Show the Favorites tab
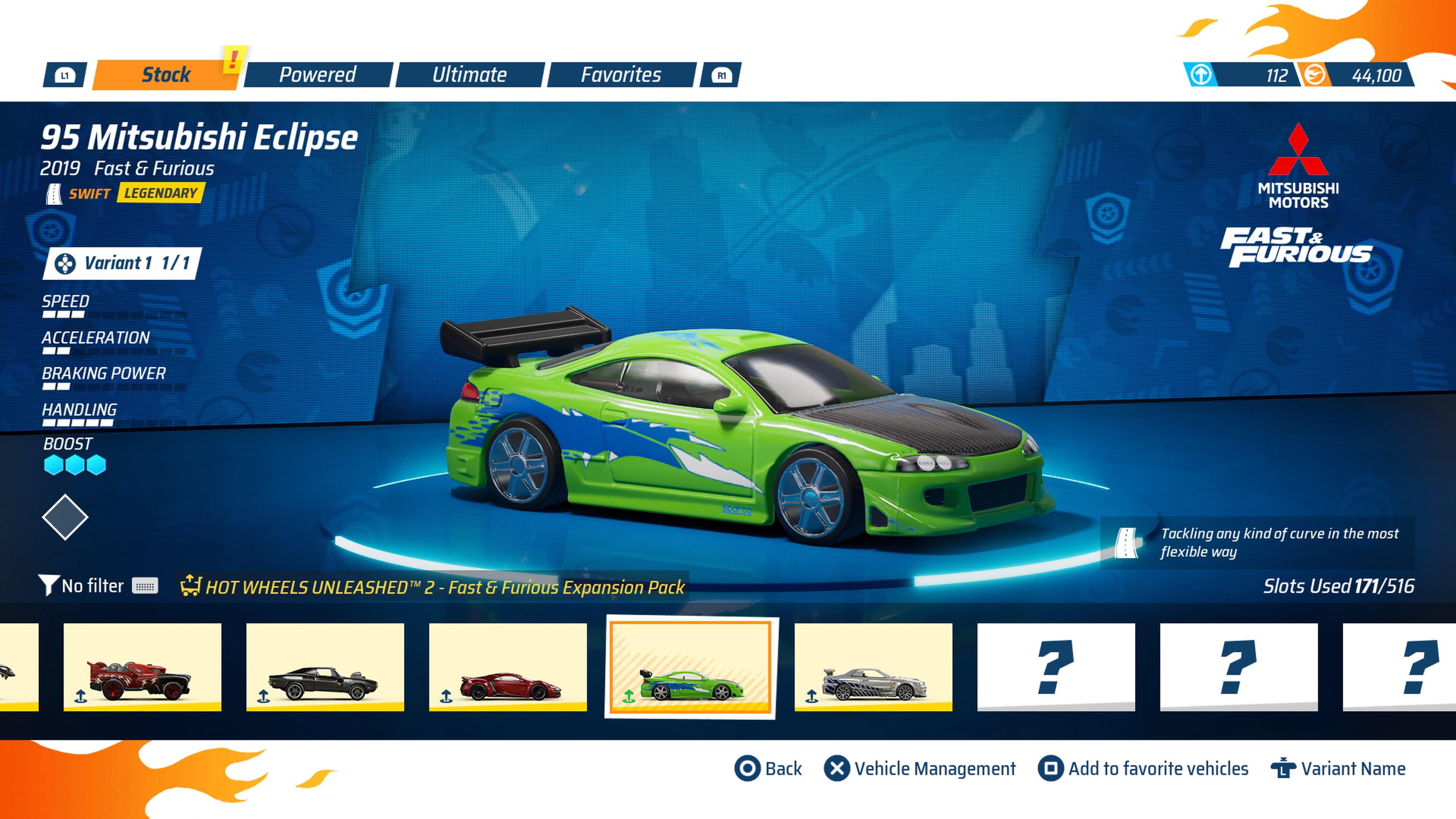The width and height of the screenshot is (1456, 819). click(621, 75)
